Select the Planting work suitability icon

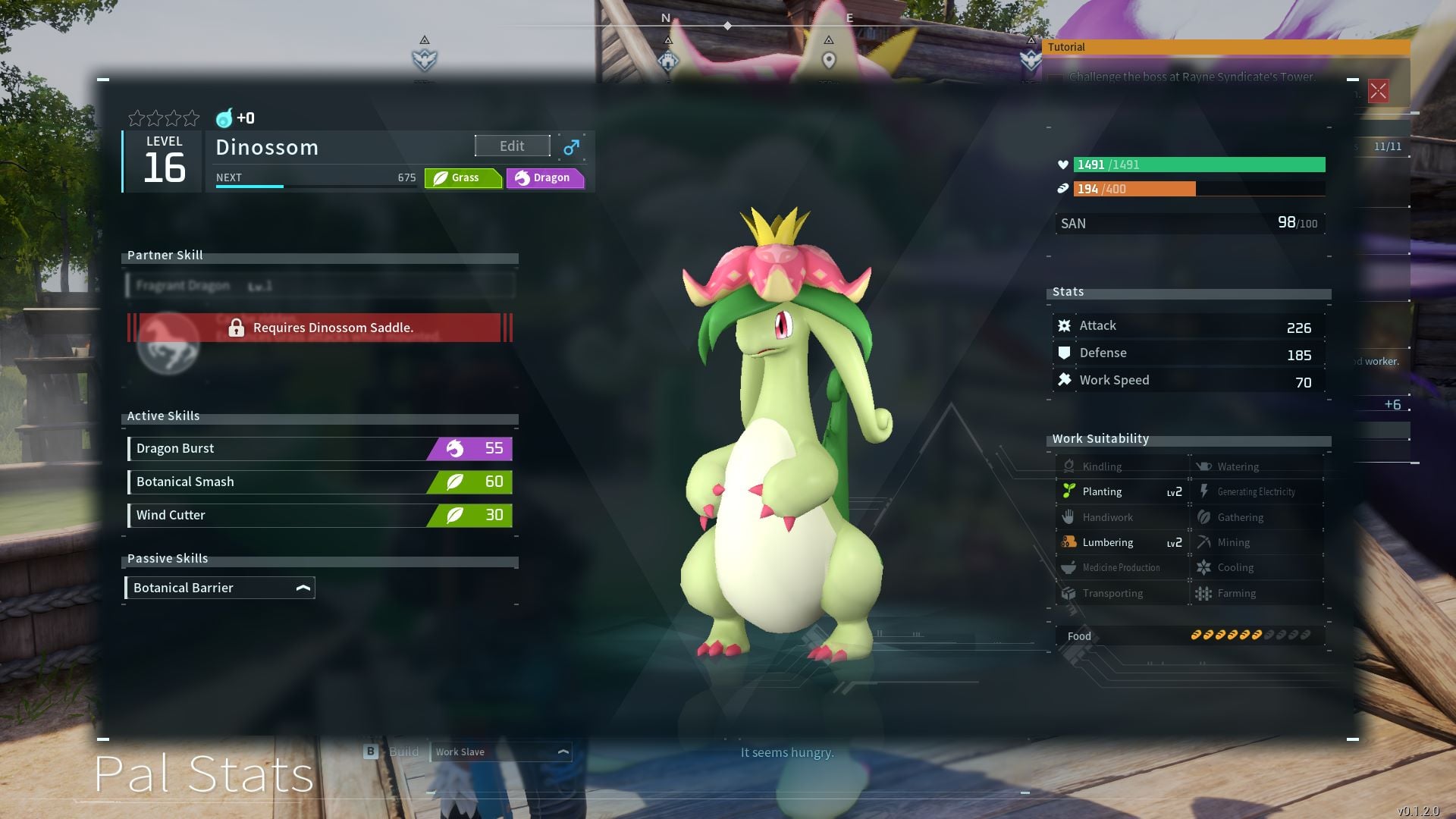click(x=1070, y=491)
